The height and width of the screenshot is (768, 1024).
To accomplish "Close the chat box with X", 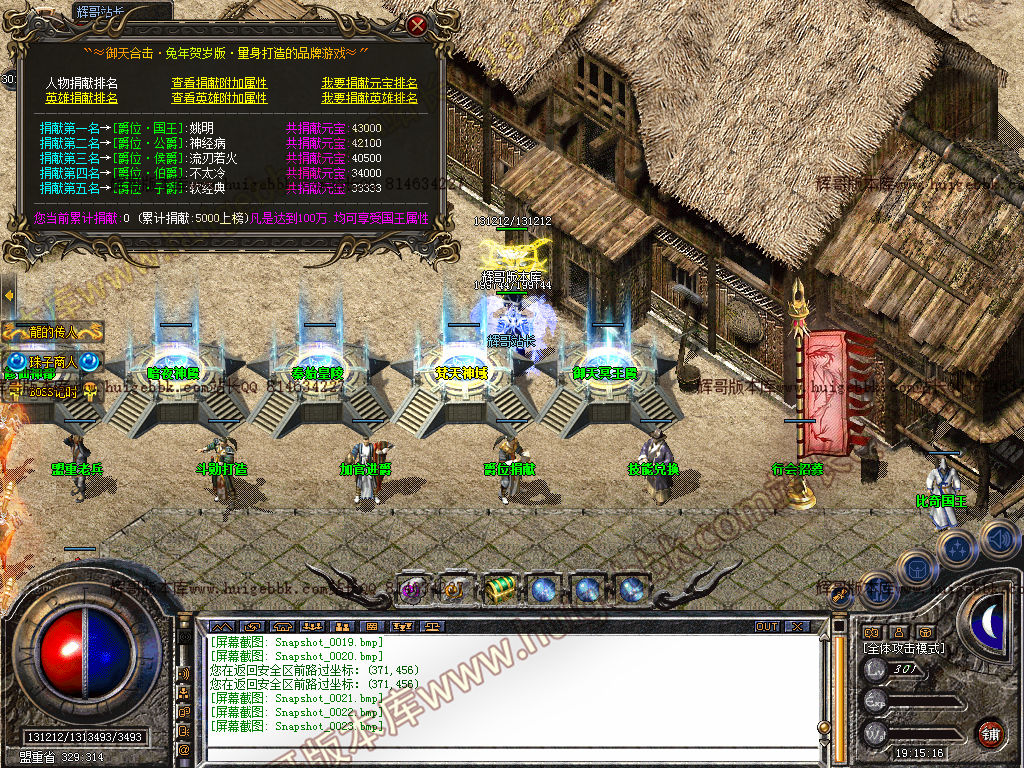I will pos(796,626).
